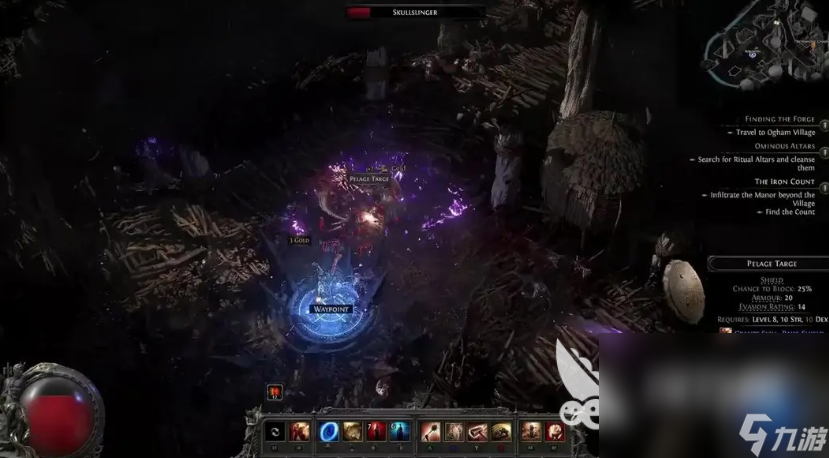
Task: Cast the blue portal ring skill
Action: point(328,431)
